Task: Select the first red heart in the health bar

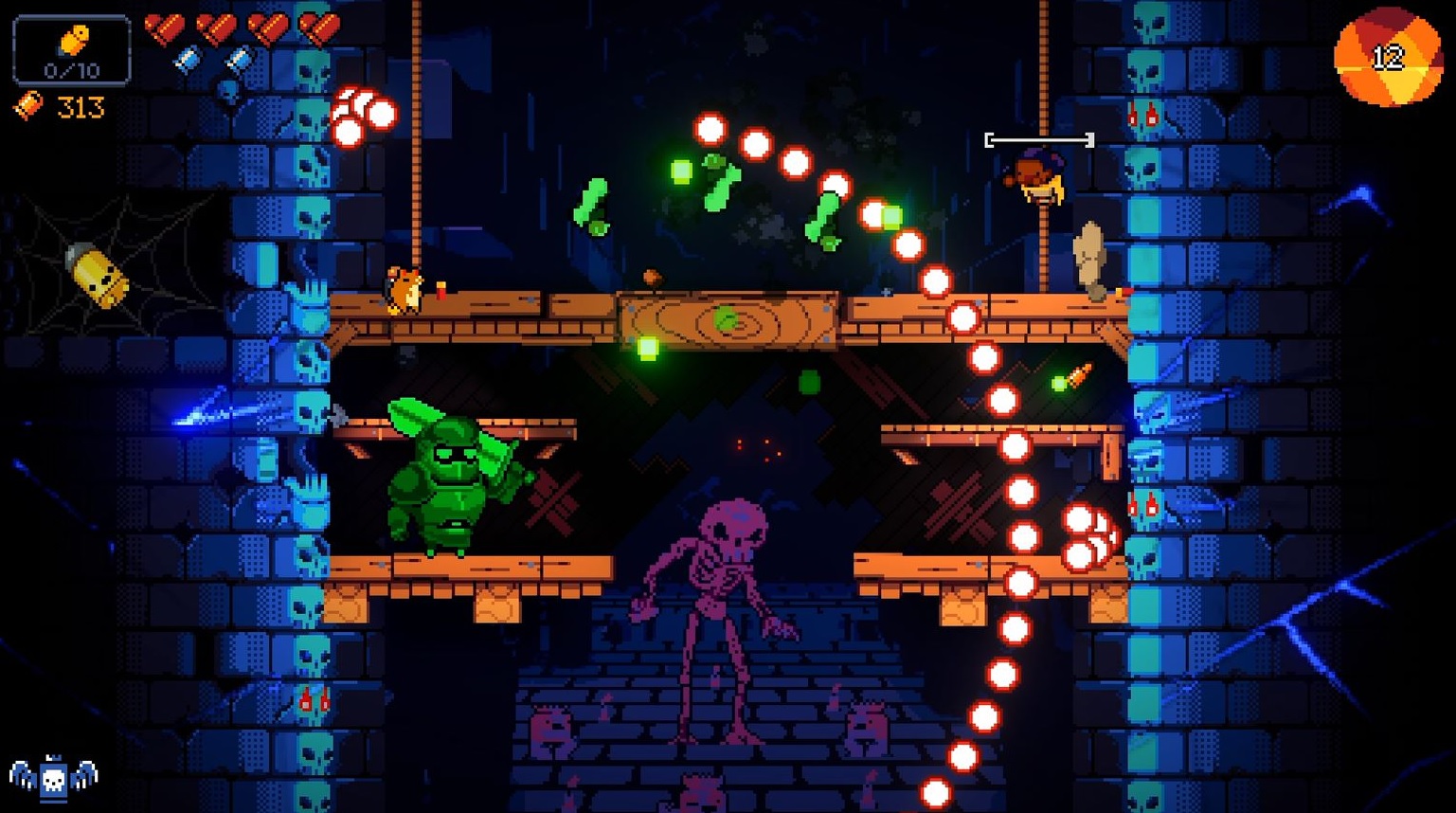Action: click(x=165, y=28)
